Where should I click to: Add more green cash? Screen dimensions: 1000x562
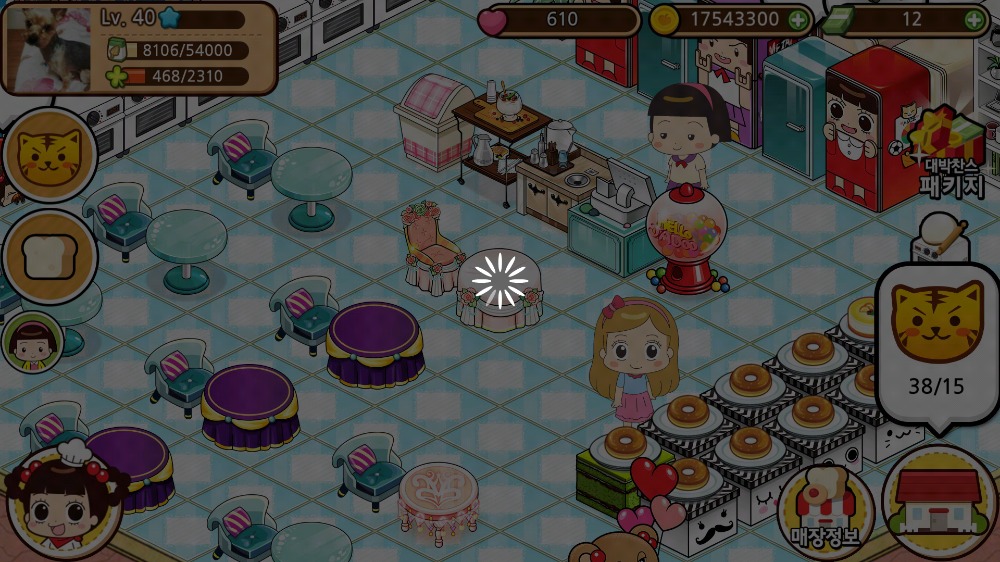point(973,19)
